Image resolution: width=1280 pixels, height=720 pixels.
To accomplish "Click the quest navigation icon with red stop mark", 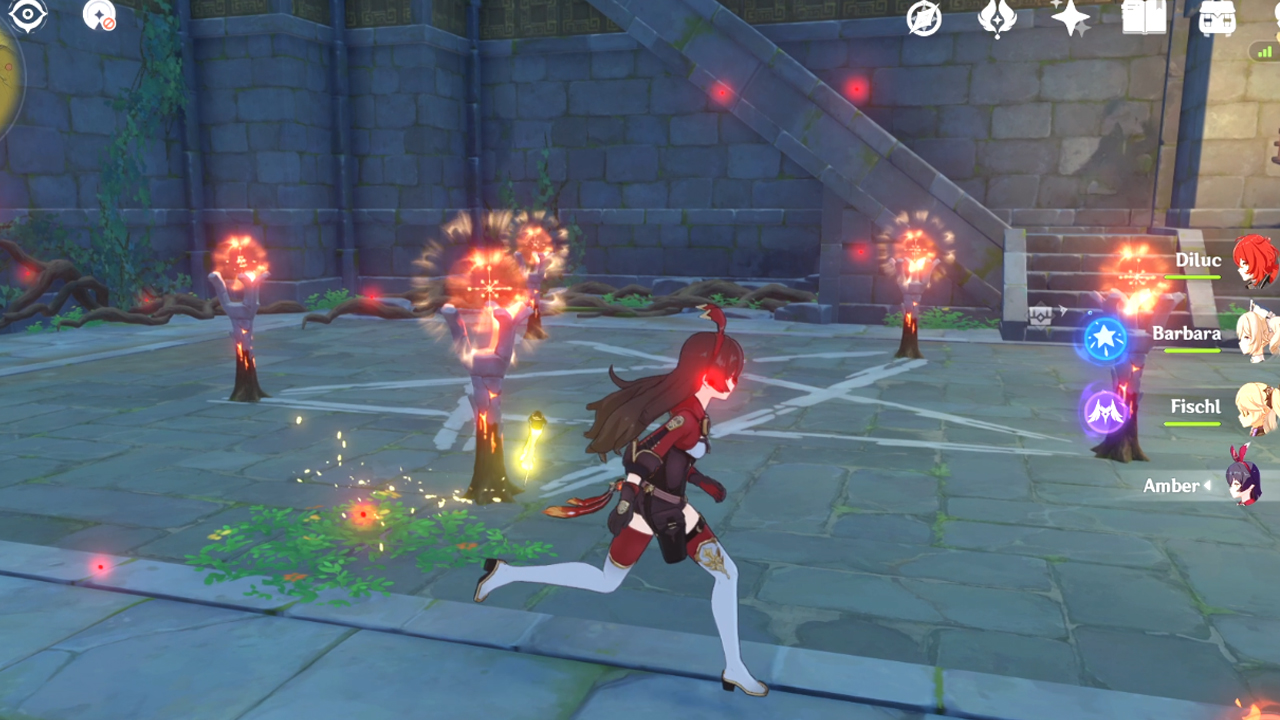I will 99,15.
